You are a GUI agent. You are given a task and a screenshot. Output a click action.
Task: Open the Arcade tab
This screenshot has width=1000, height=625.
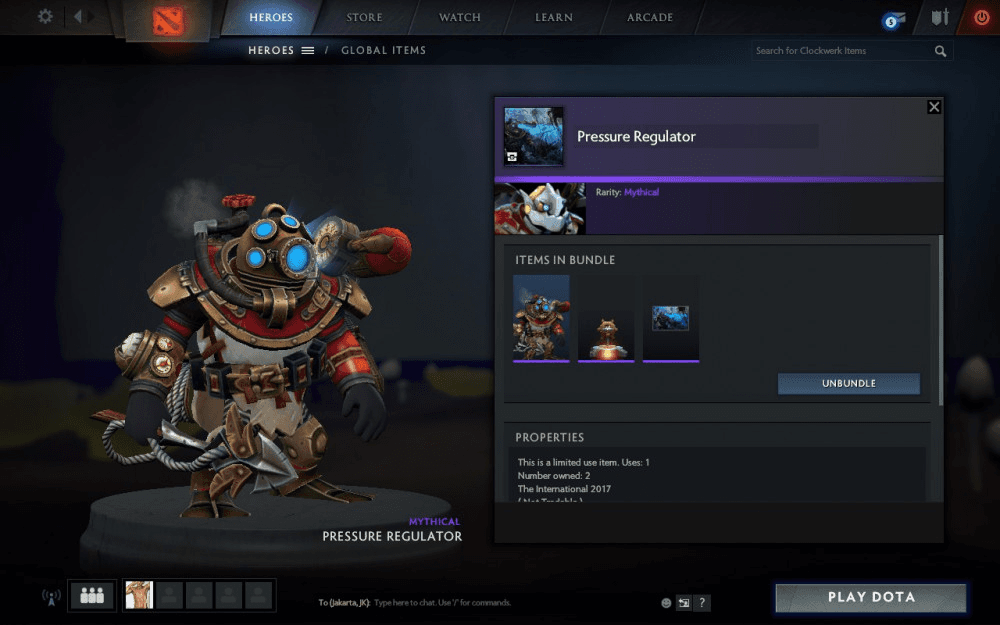pos(650,17)
